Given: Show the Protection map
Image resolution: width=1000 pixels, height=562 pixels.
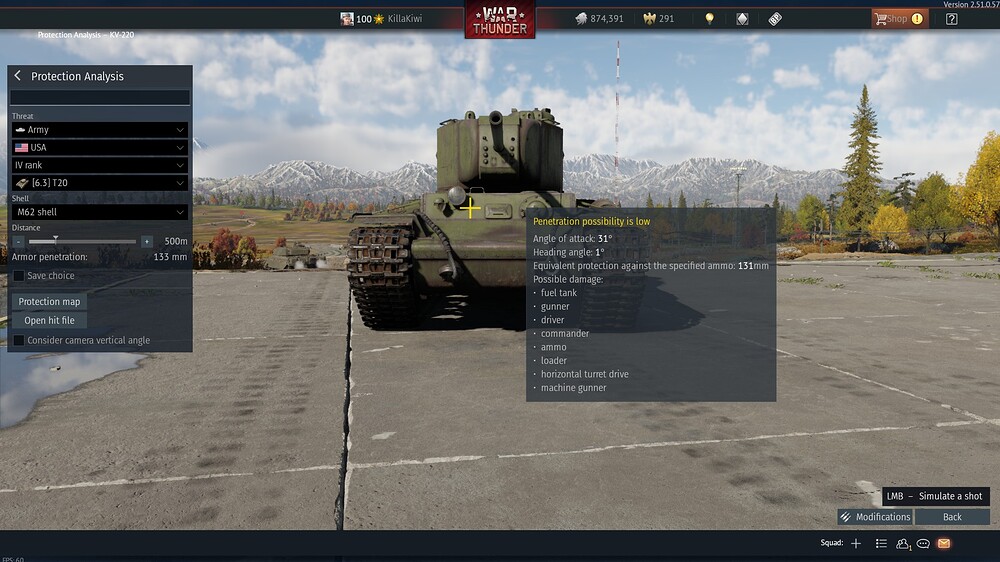Looking at the screenshot, I should click(x=49, y=301).
